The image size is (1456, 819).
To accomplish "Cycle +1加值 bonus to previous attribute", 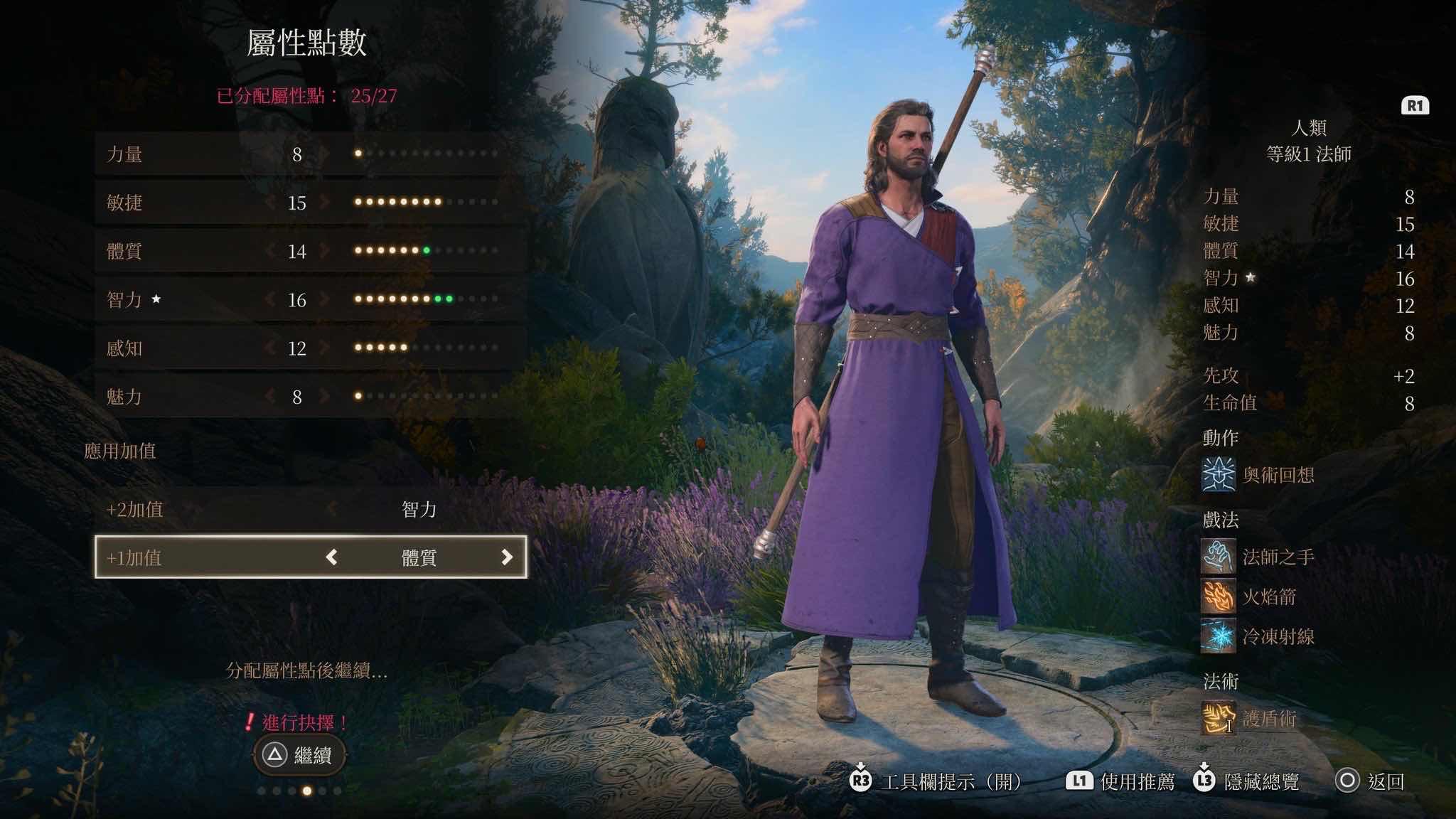I will pos(331,557).
